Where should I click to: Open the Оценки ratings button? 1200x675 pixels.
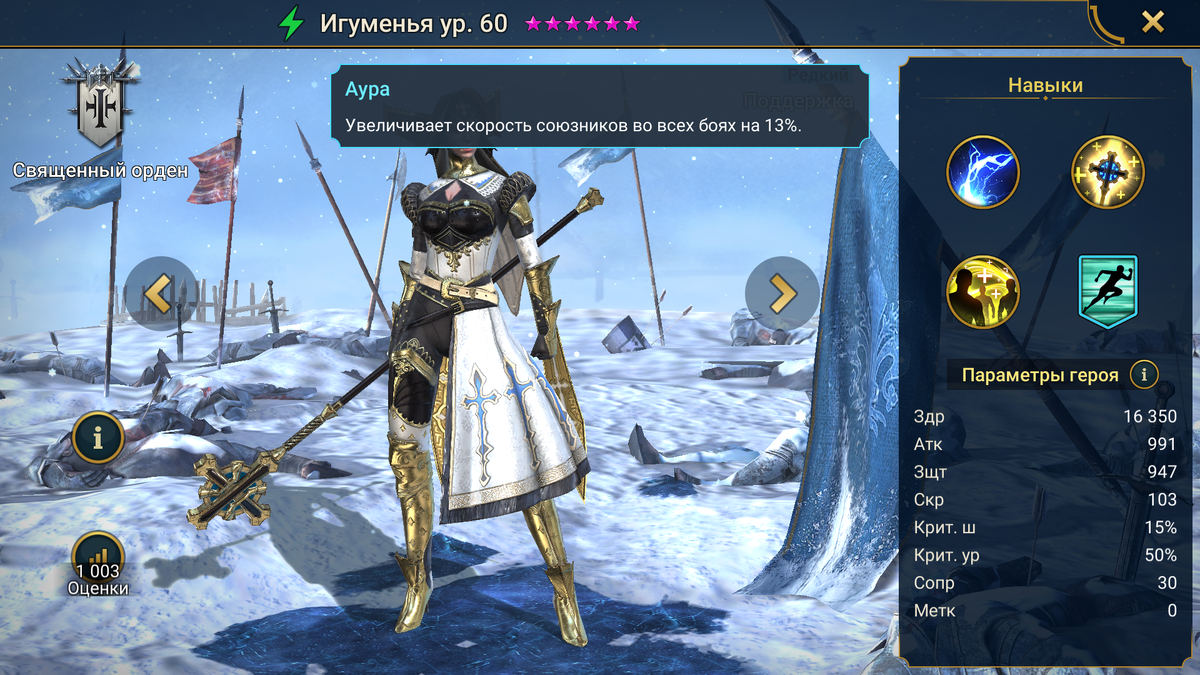pyautogui.click(x=98, y=560)
